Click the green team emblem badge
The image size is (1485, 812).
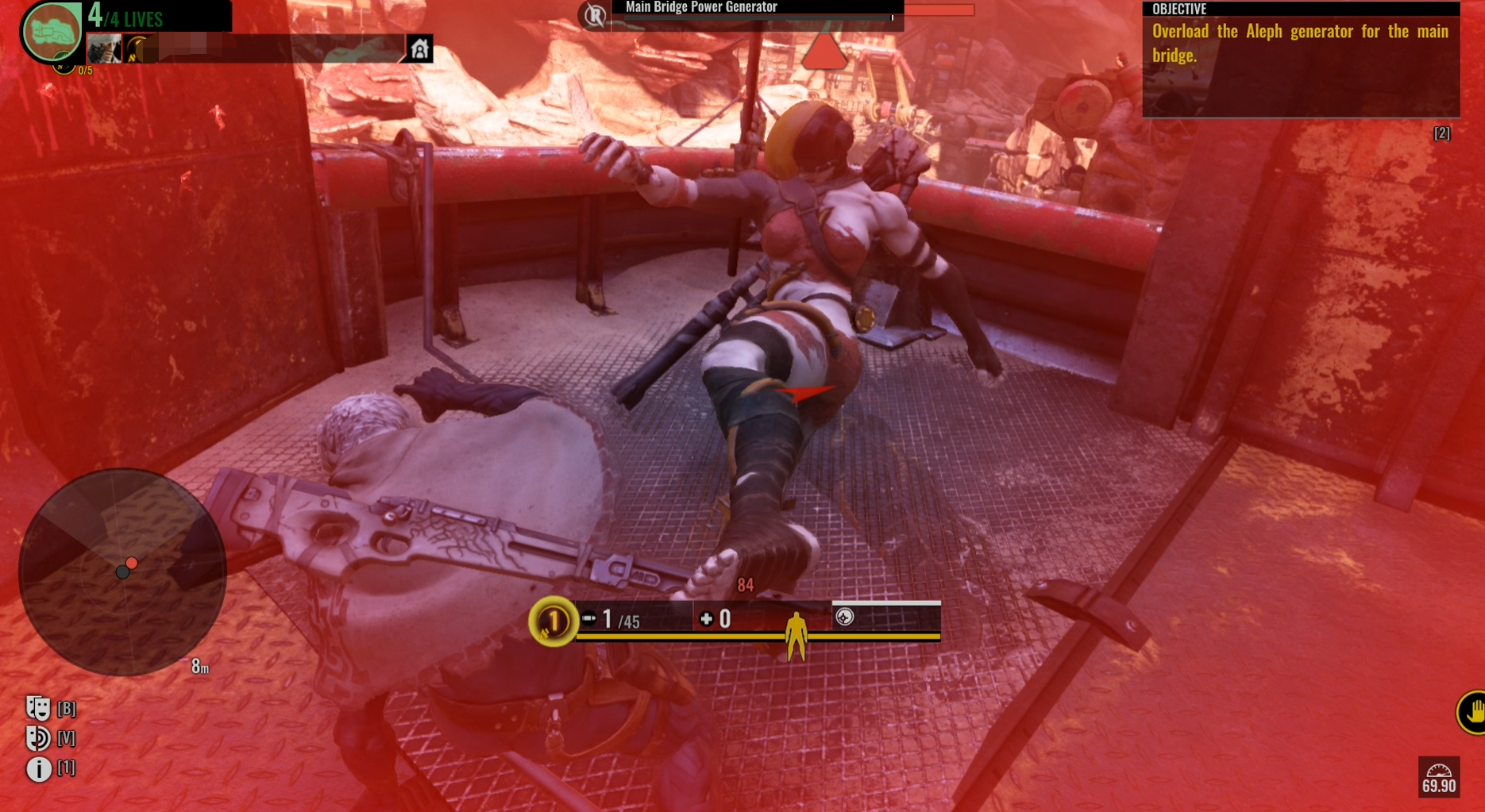point(52,32)
